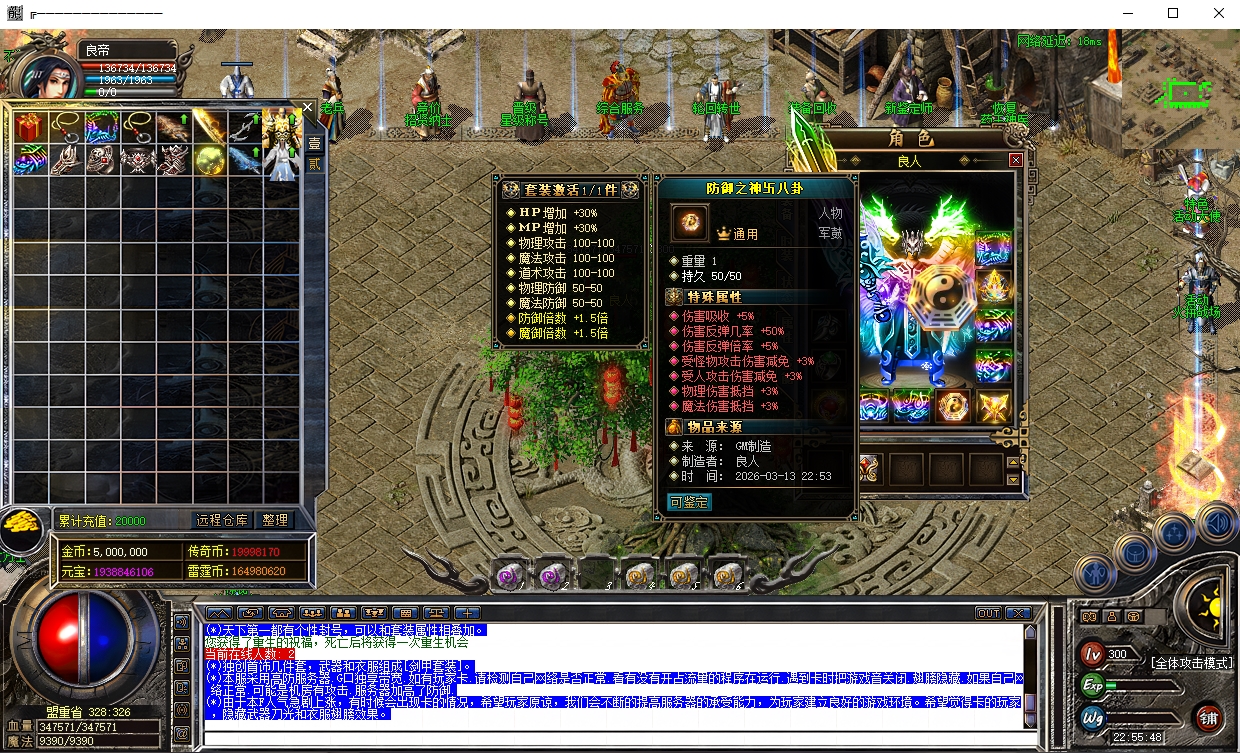Select the bagua shield equipment slot
1240x753 pixels.
click(954, 406)
